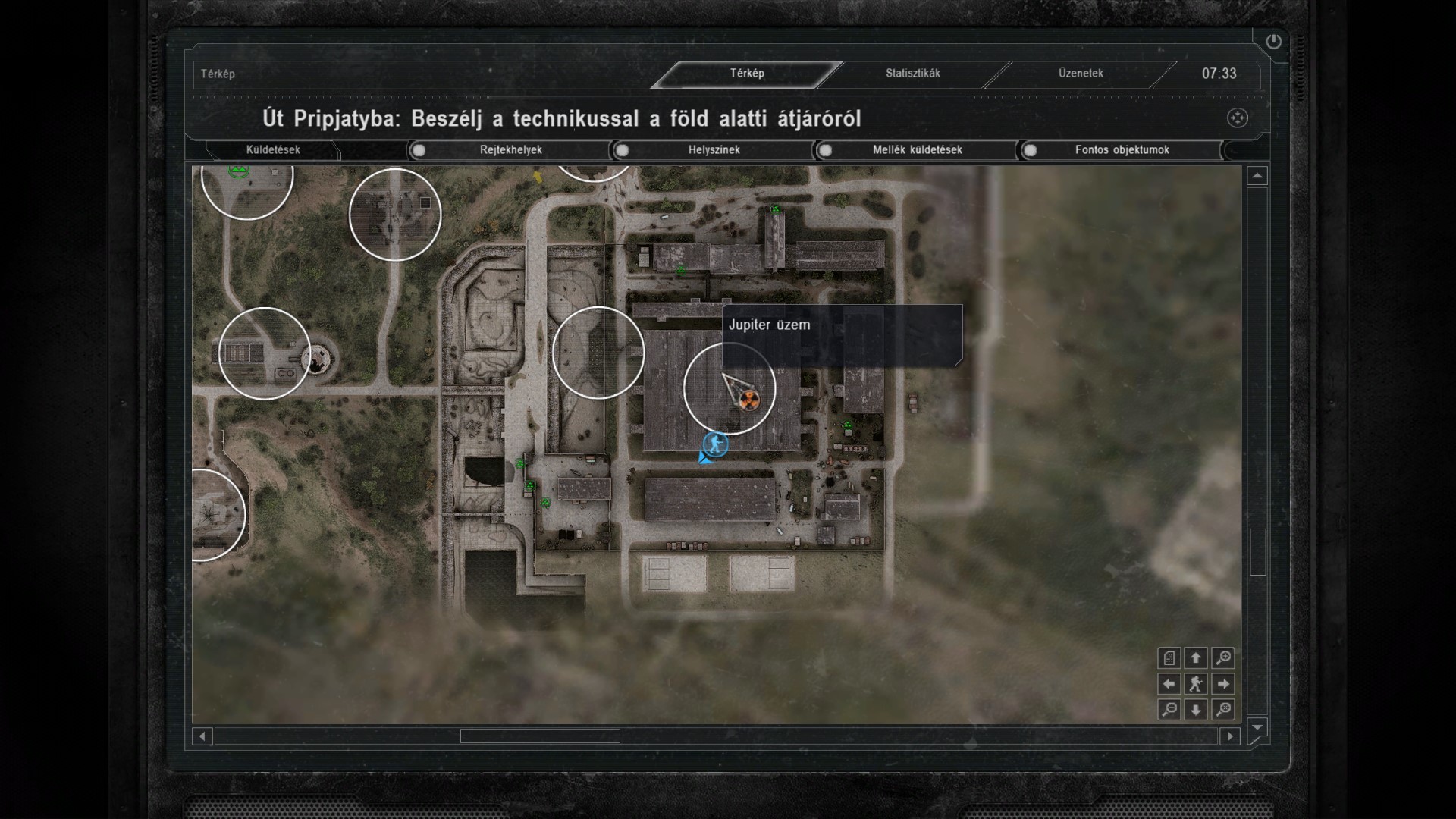Open the Üzenetek tab
This screenshot has height=819, width=1456.
pos(1081,74)
